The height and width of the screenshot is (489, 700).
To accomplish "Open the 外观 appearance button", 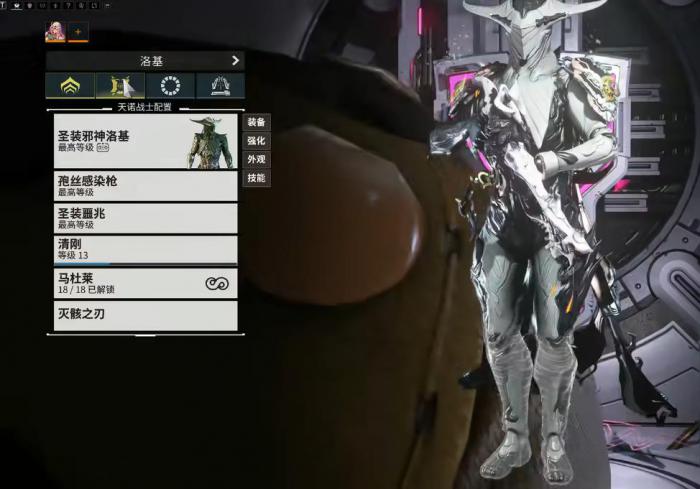I will click(256, 160).
